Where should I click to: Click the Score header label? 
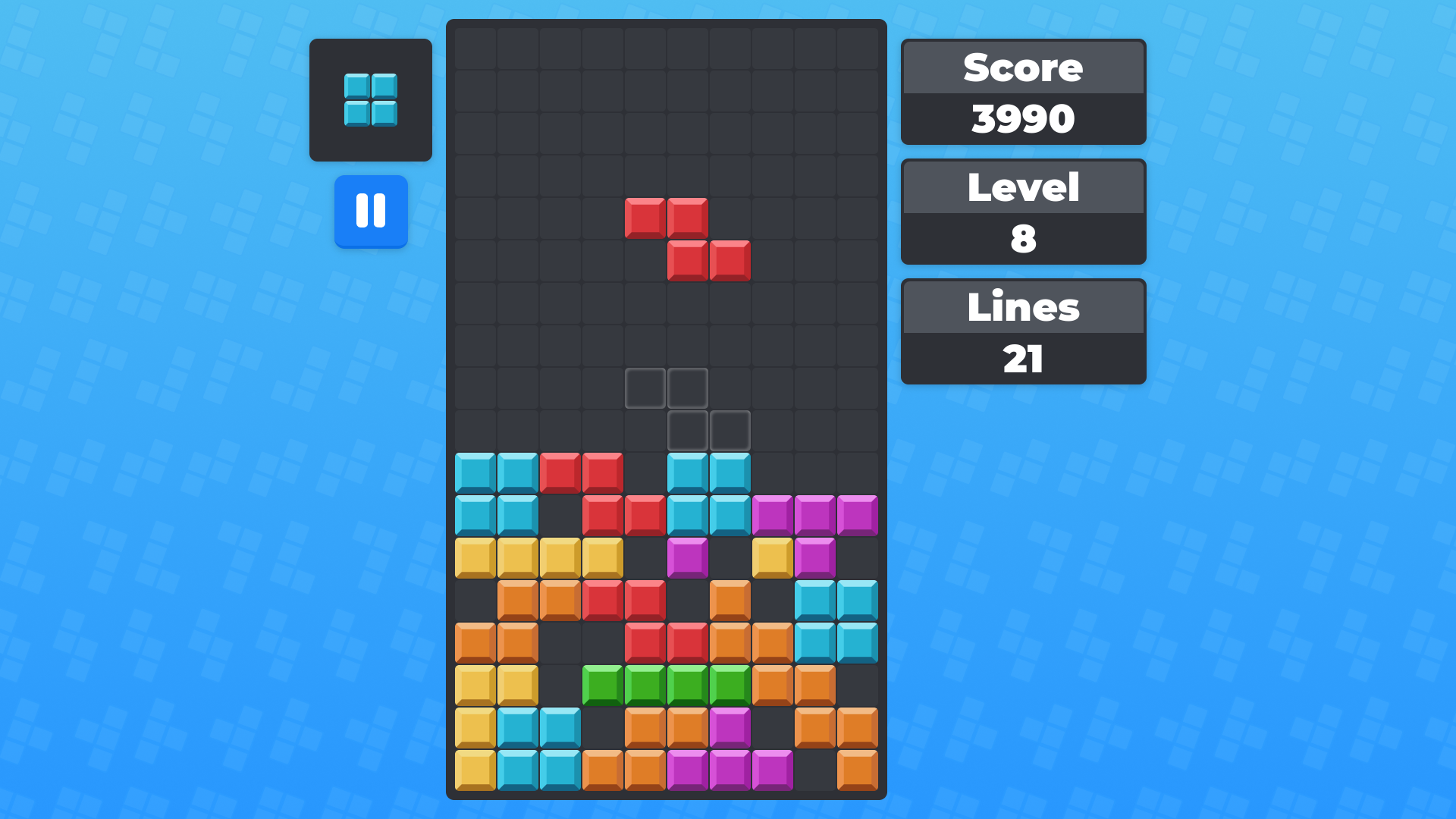pos(1023,67)
